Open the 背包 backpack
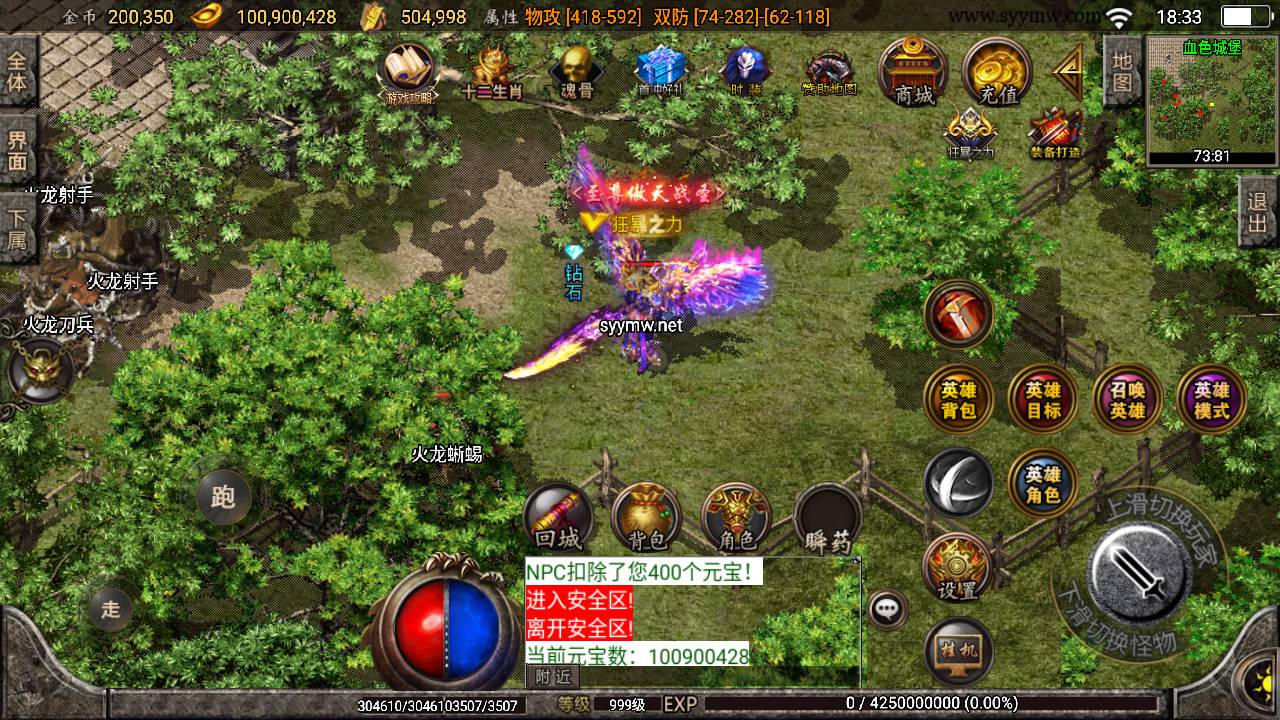The height and width of the screenshot is (720, 1280). 646,518
